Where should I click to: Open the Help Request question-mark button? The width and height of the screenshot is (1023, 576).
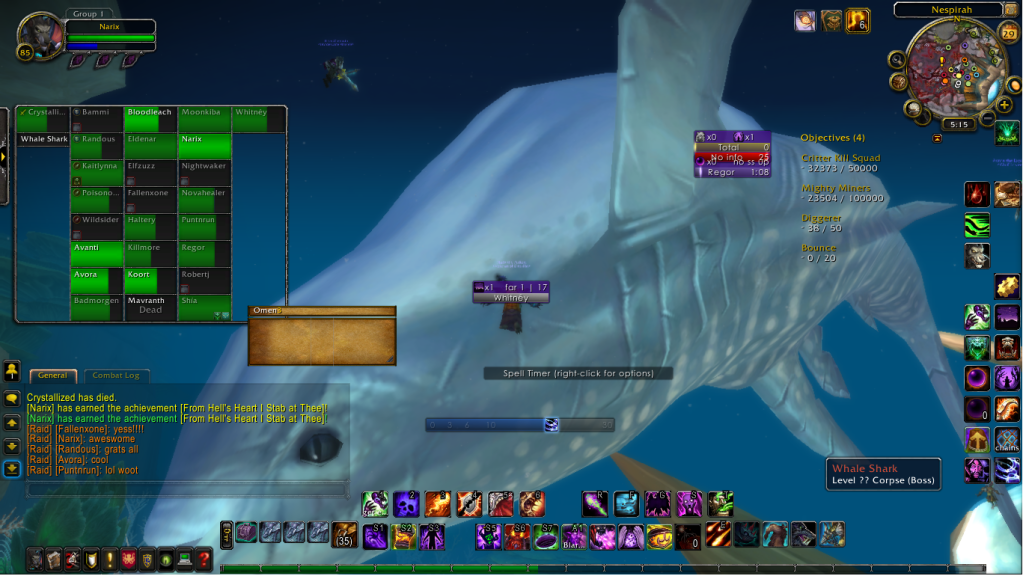204,559
